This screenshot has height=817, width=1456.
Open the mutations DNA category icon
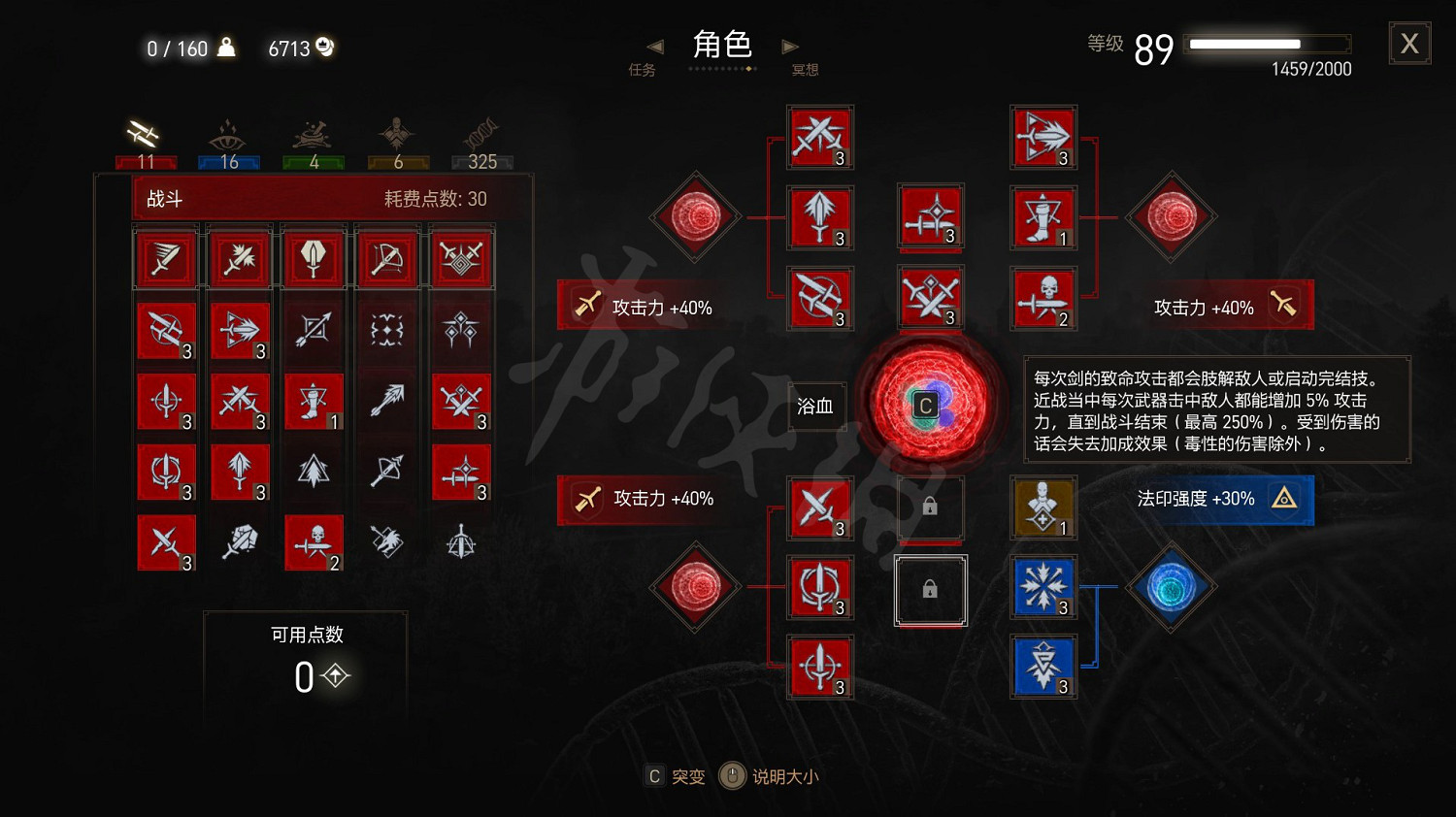tap(480, 134)
